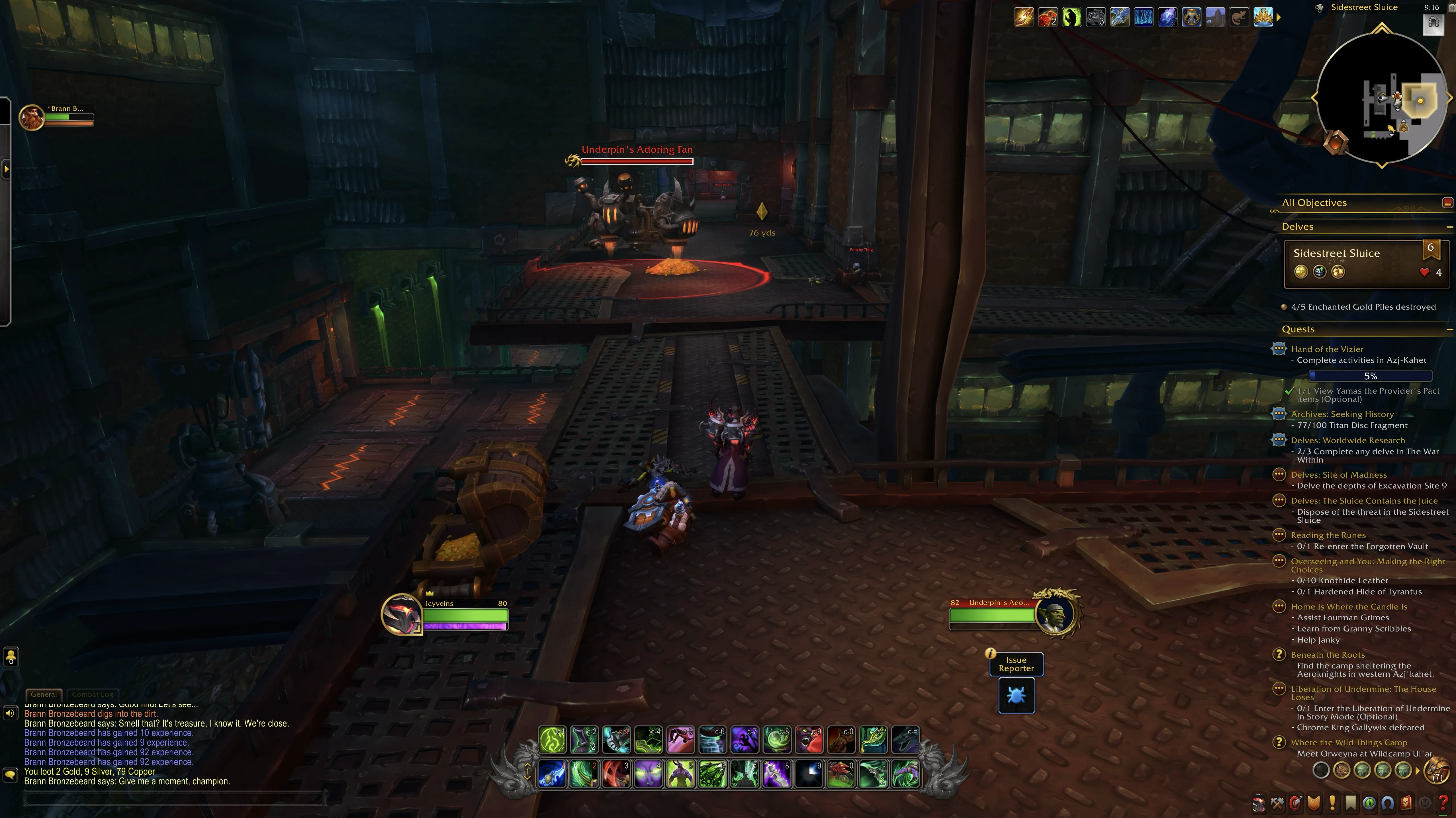Image resolution: width=1456 pixels, height=818 pixels.
Task: Use the red motorcycle mount ability
Action: tap(841, 774)
